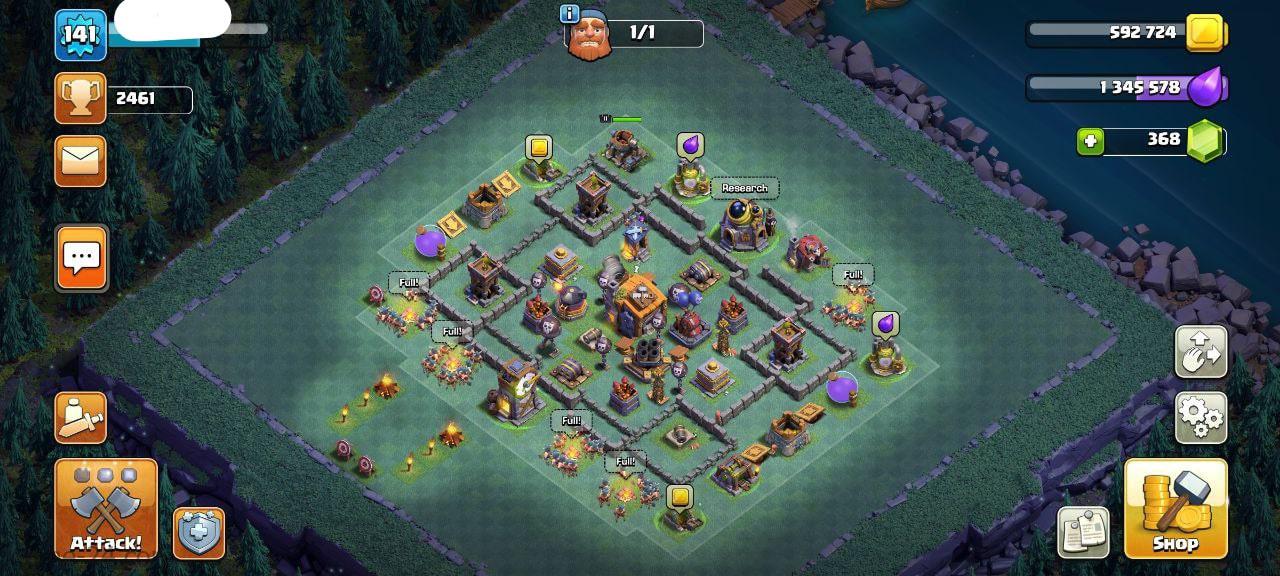Open the layout editor hand-arrows button
This screenshot has height=576, width=1280.
coord(1200,351)
